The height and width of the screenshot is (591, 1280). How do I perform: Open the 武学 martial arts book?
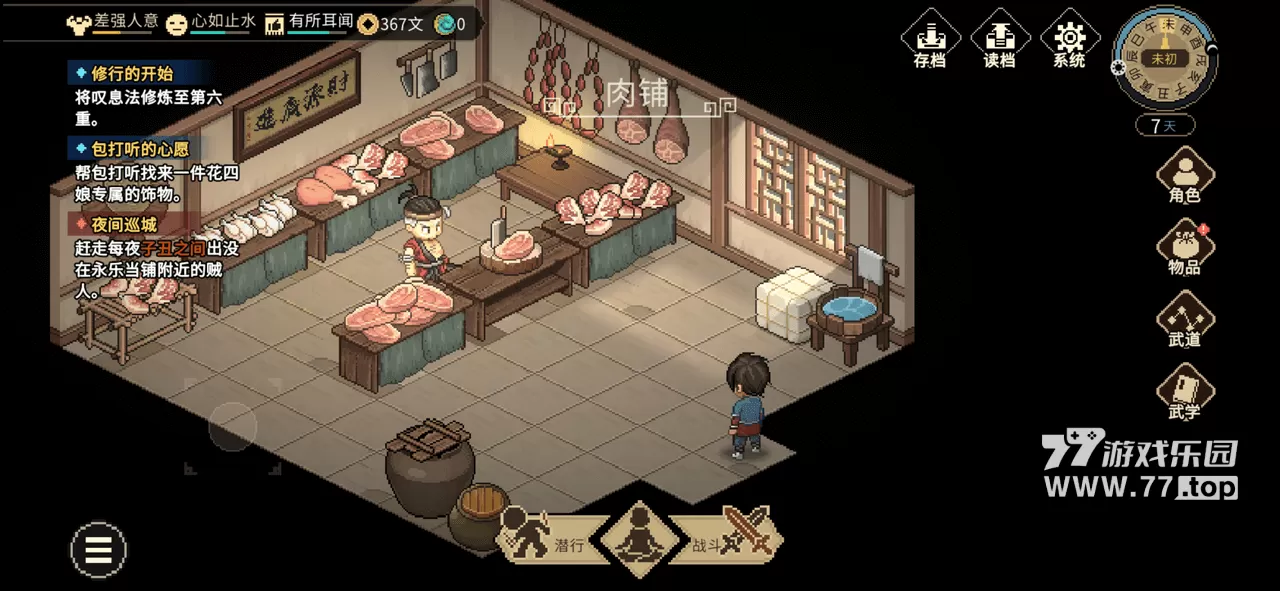point(1185,391)
